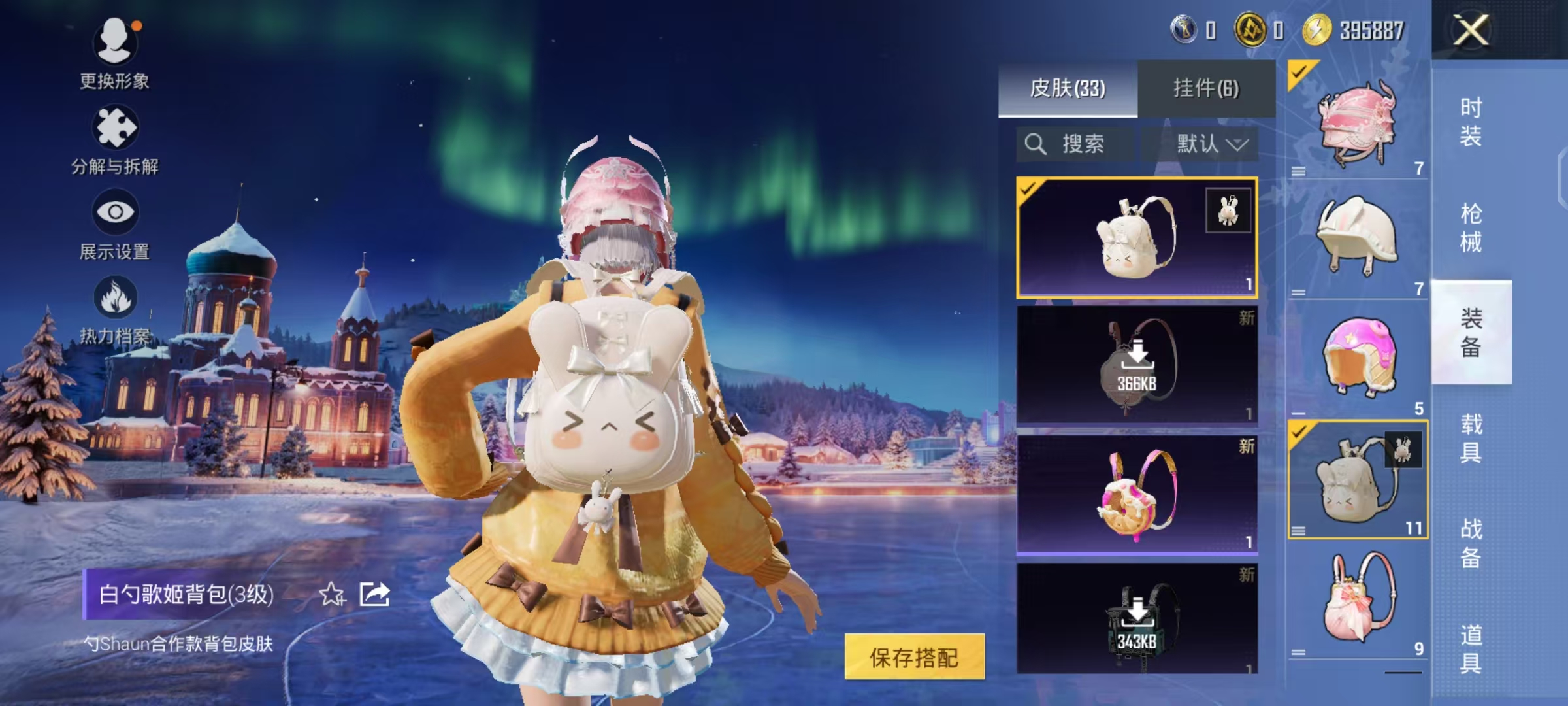Open the 更换形象 character change icon
The width and height of the screenshot is (1568, 706).
pyautogui.click(x=115, y=42)
